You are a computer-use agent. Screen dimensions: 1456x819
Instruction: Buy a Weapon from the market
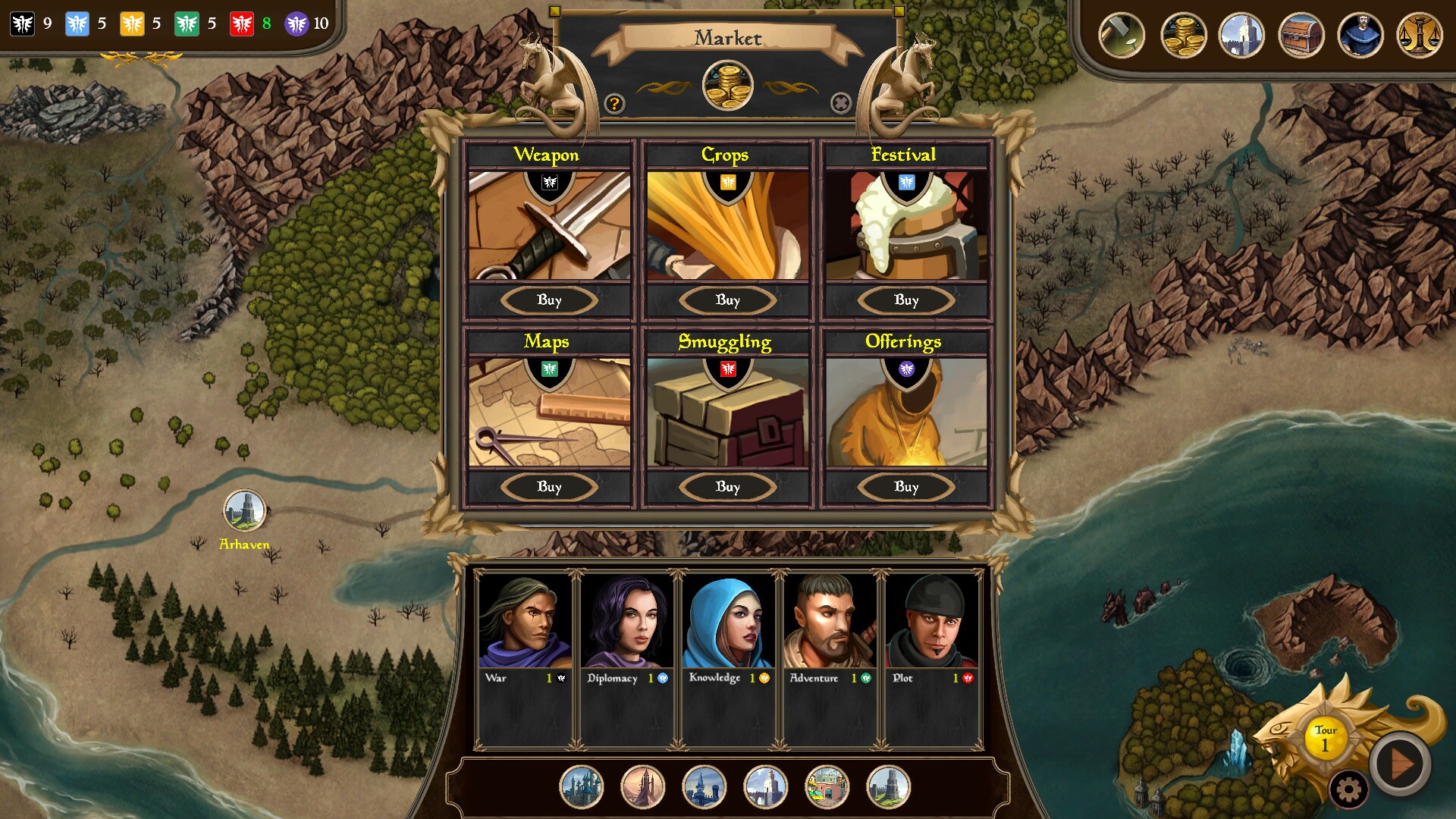coord(550,300)
